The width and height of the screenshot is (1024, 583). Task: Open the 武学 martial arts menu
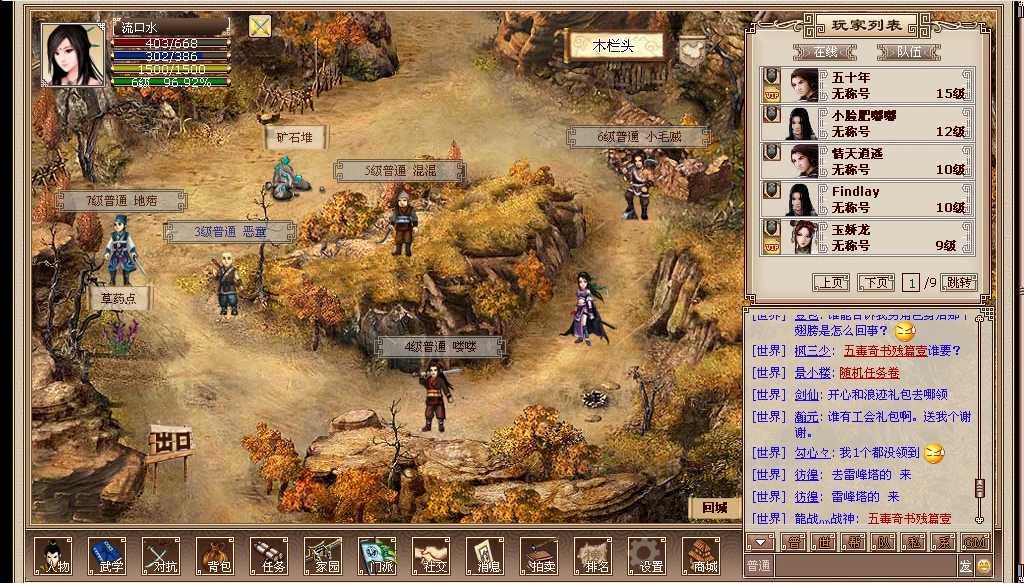click(x=107, y=555)
